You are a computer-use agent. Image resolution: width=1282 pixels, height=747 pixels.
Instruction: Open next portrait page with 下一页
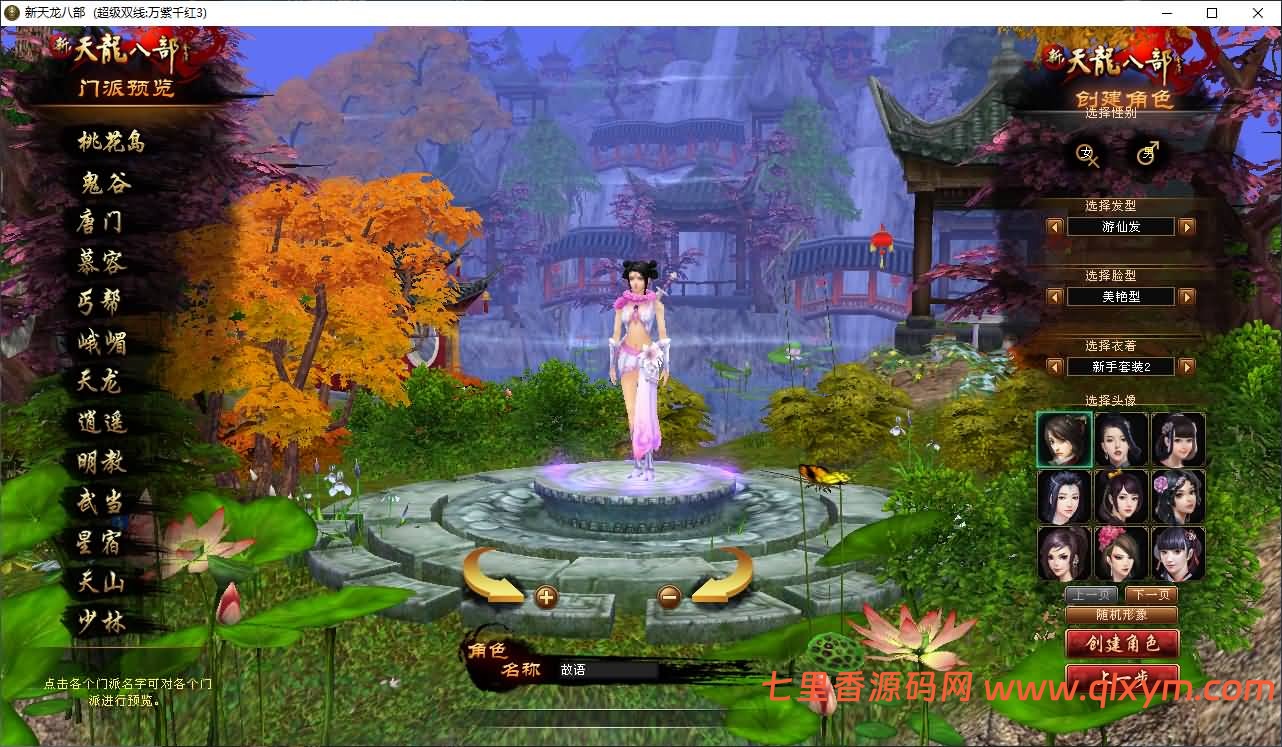[1152, 594]
